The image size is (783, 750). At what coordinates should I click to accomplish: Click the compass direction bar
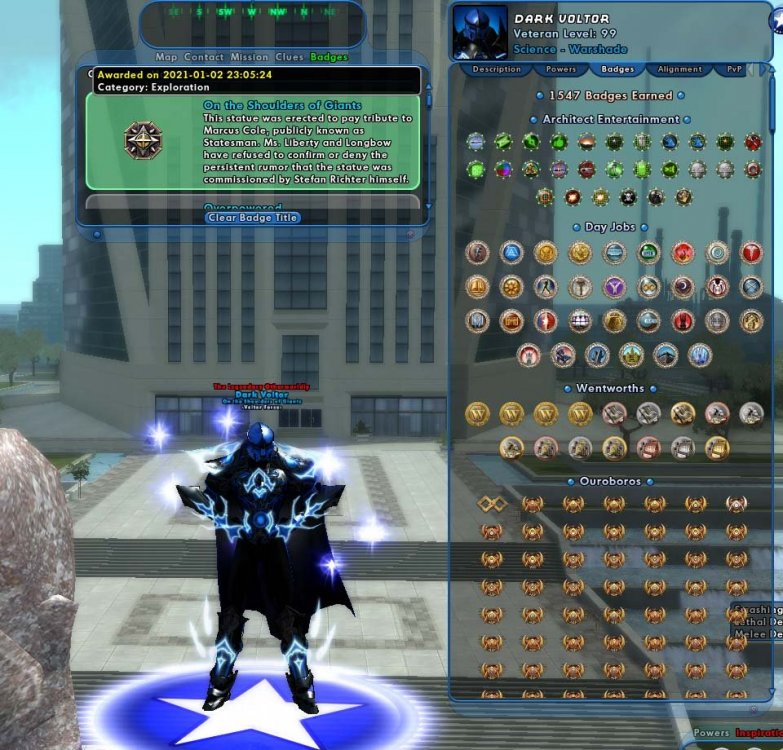pos(252,13)
